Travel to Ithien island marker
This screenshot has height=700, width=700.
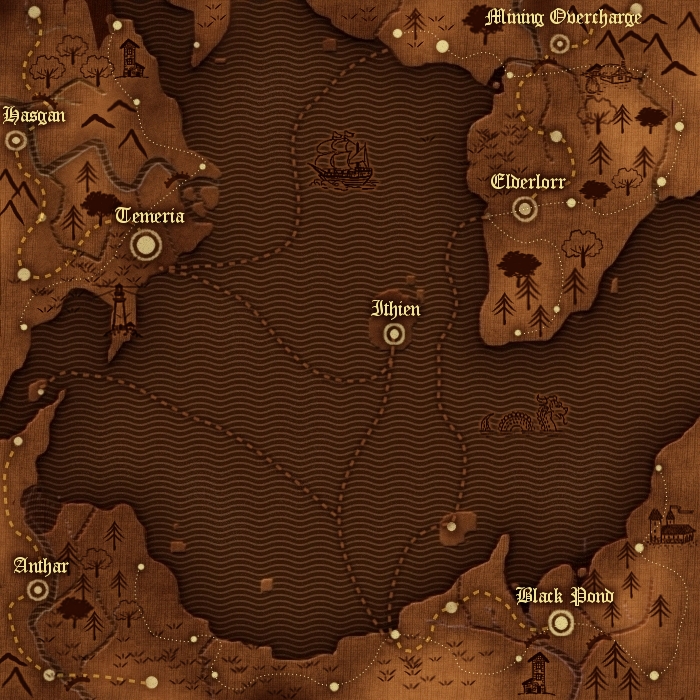point(395,334)
